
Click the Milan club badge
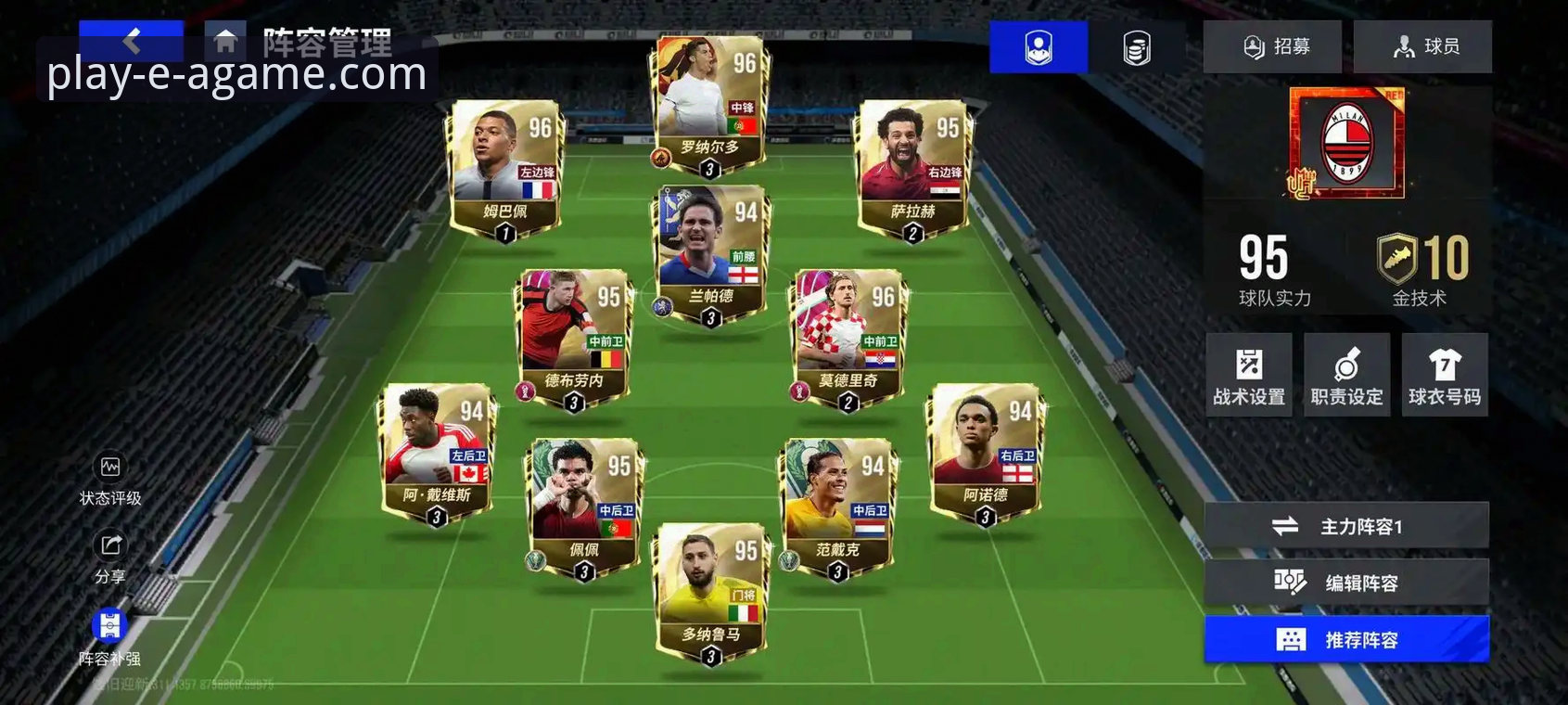pyautogui.click(x=1346, y=143)
